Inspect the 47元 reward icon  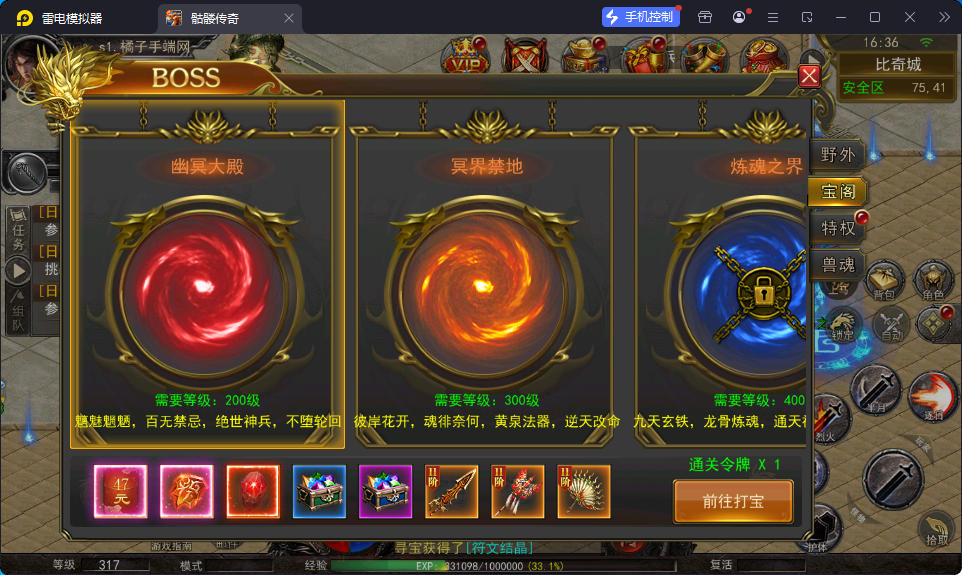[x=120, y=491]
